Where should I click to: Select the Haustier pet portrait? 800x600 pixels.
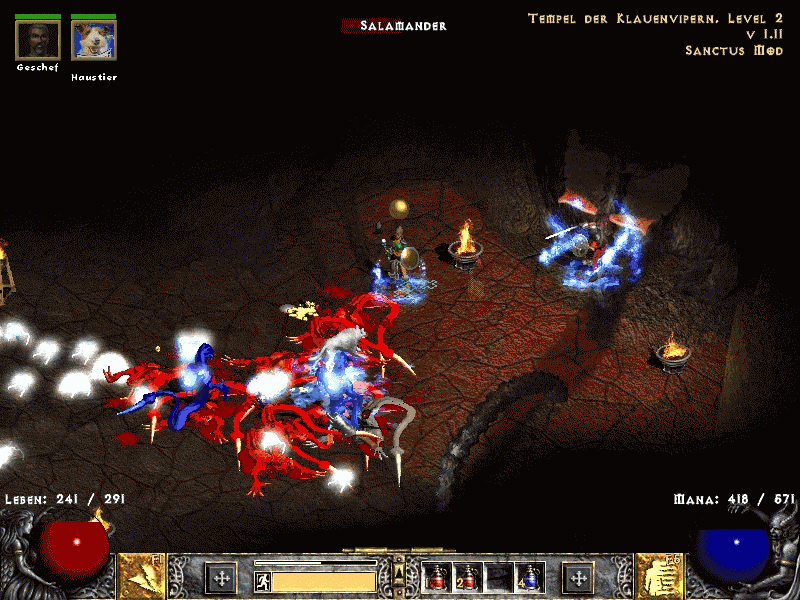point(93,40)
